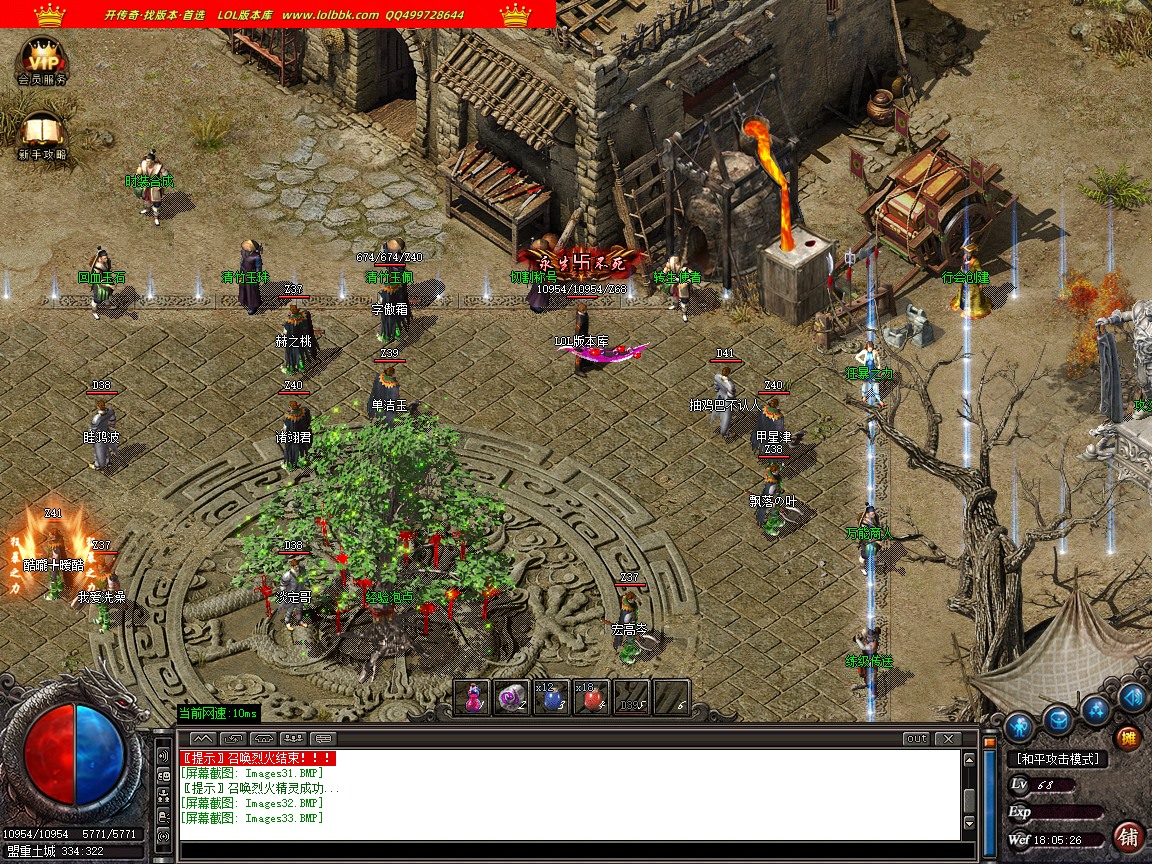Open the red 铺 shop button
The width and height of the screenshot is (1152, 864).
(x=1128, y=836)
